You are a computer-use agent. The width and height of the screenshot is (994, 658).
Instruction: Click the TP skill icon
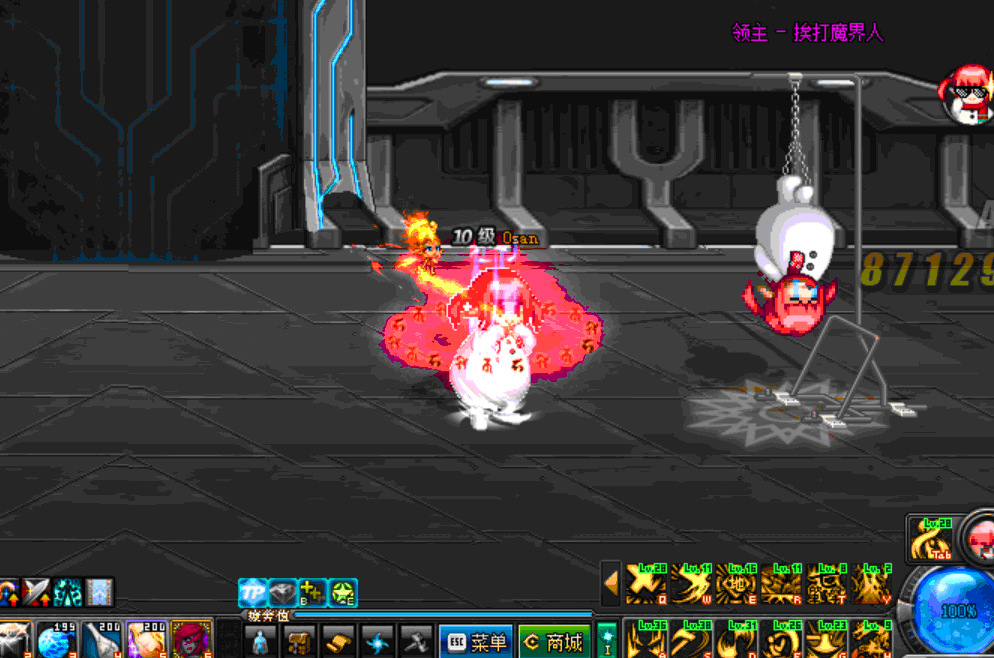point(252,592)
